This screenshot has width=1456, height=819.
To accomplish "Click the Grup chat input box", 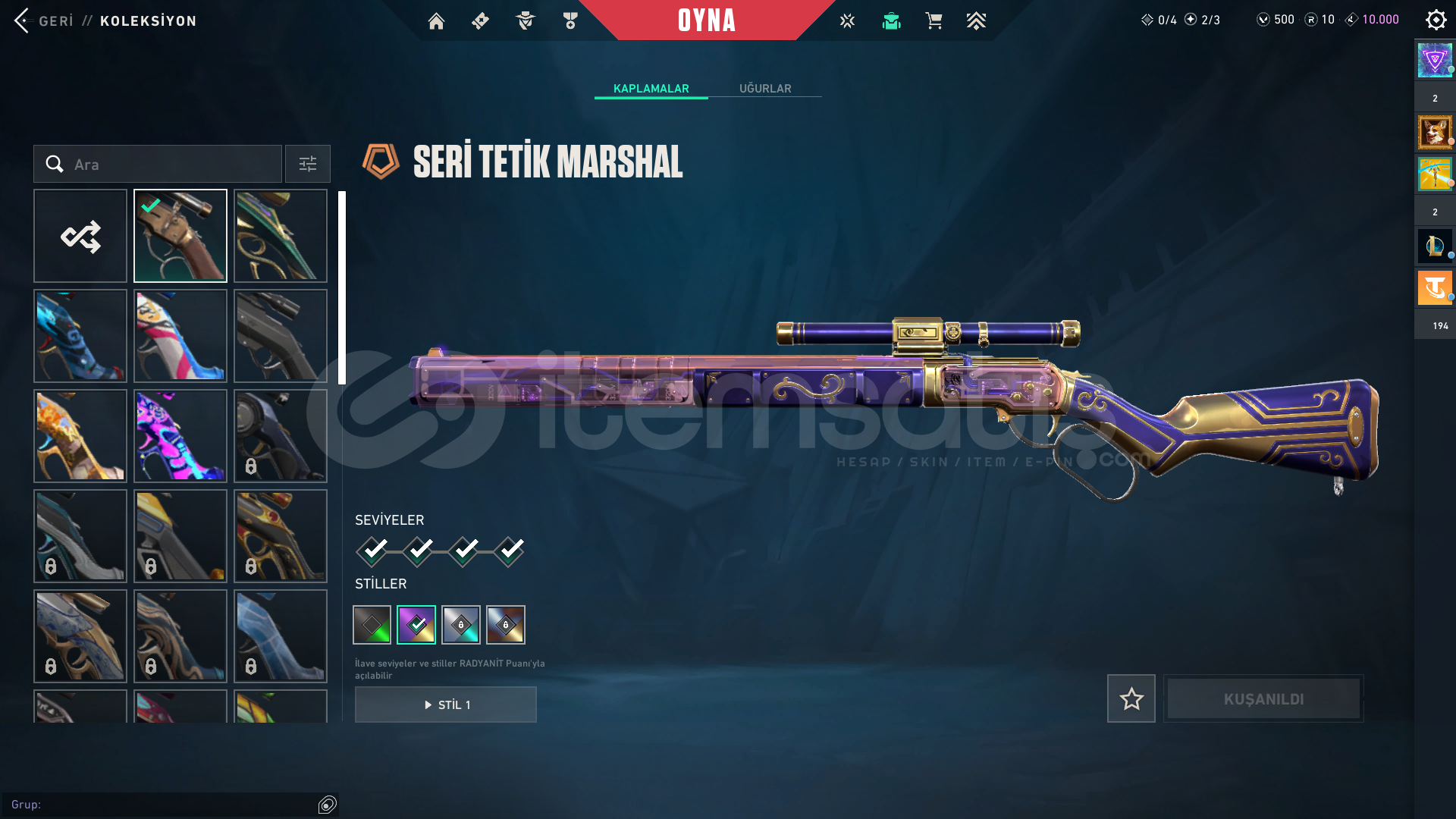I will pos(159,805).
